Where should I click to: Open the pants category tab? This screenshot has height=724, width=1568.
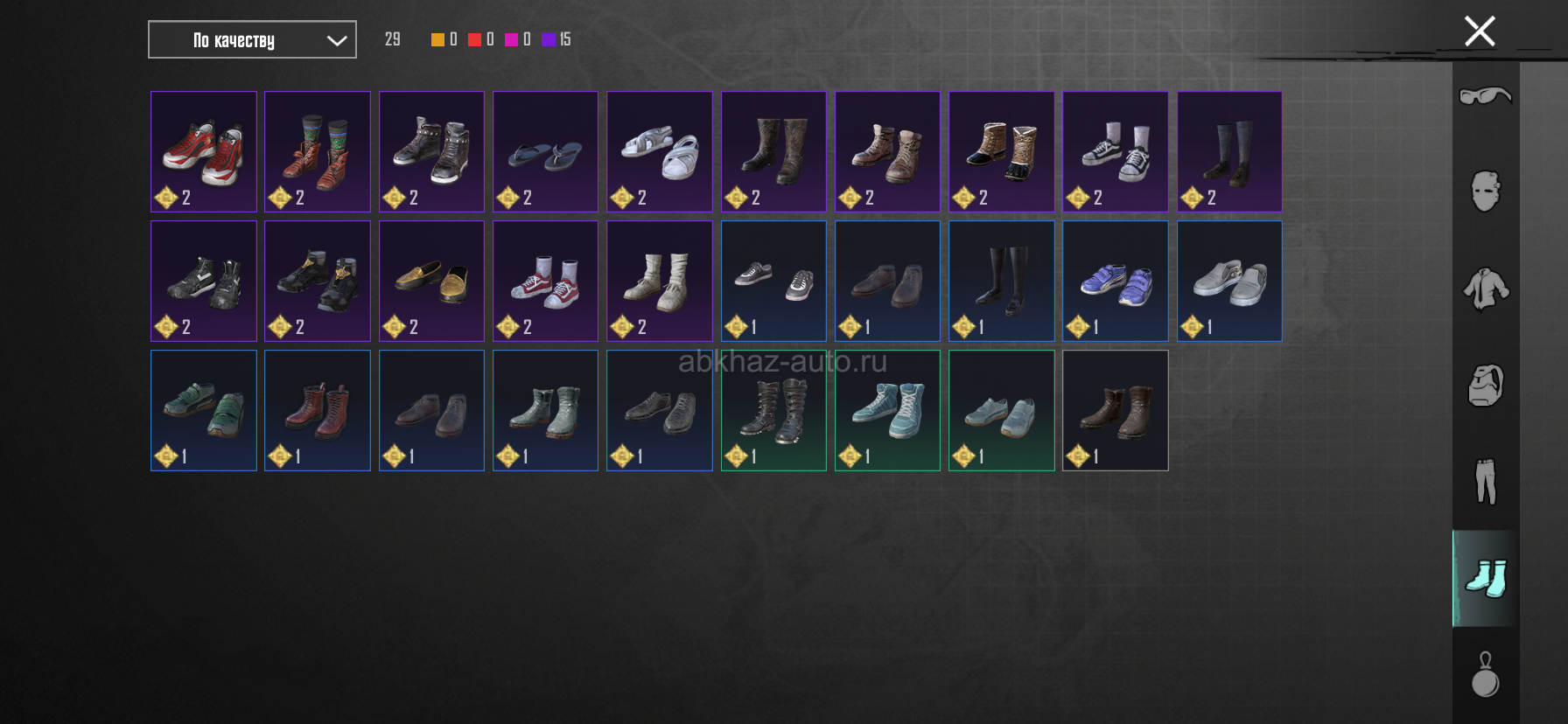pyautogui.click(x=1485, y=482)
